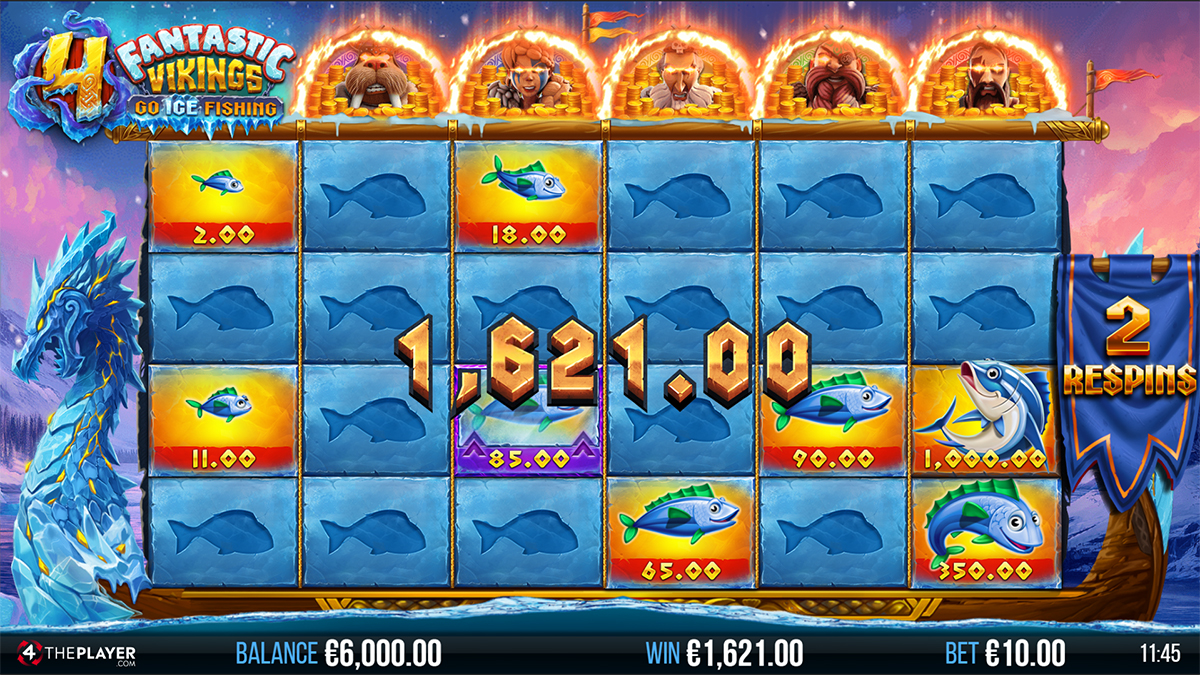The height and width of the screenshot is (675, 1200).
Task: Select the 65.00 fish prize tile
Action: (x=679, y=532)
